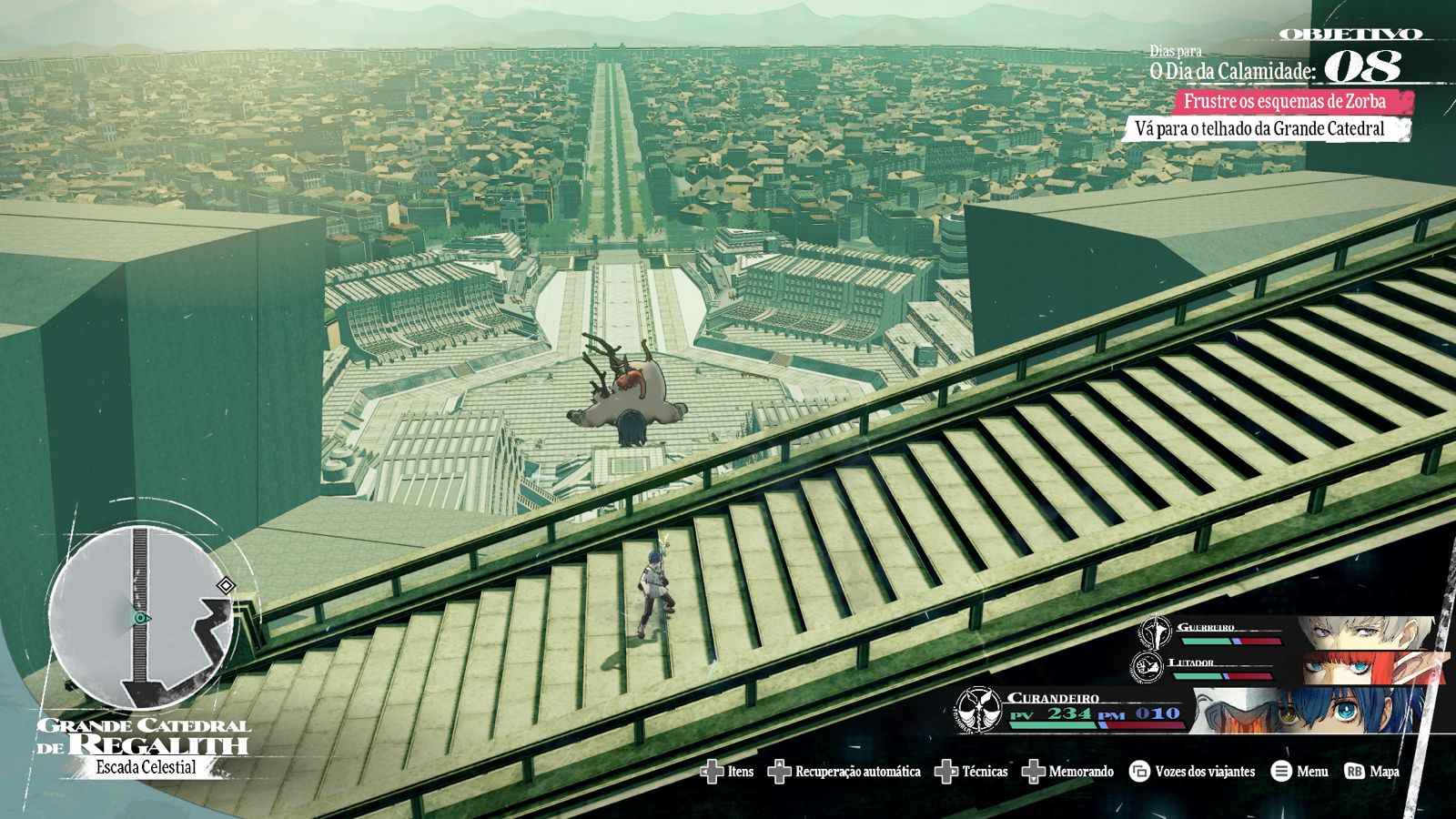The height and width of the screenshot is (819, 1456).
Task: Open the Mapa option
Action: [x=1372, y=772]
